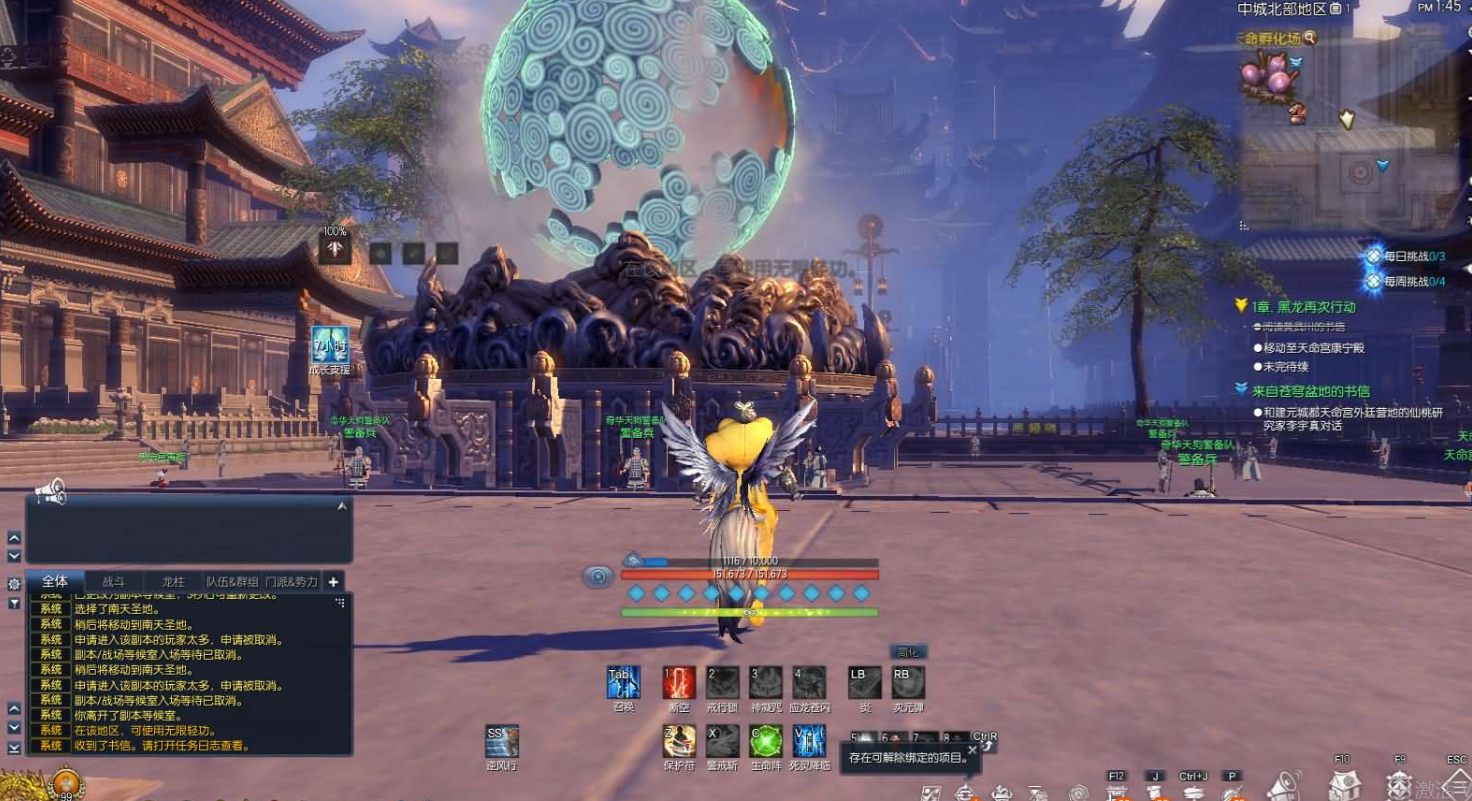
Task: Open chat settings gear icon
Action: pos(14,583)
